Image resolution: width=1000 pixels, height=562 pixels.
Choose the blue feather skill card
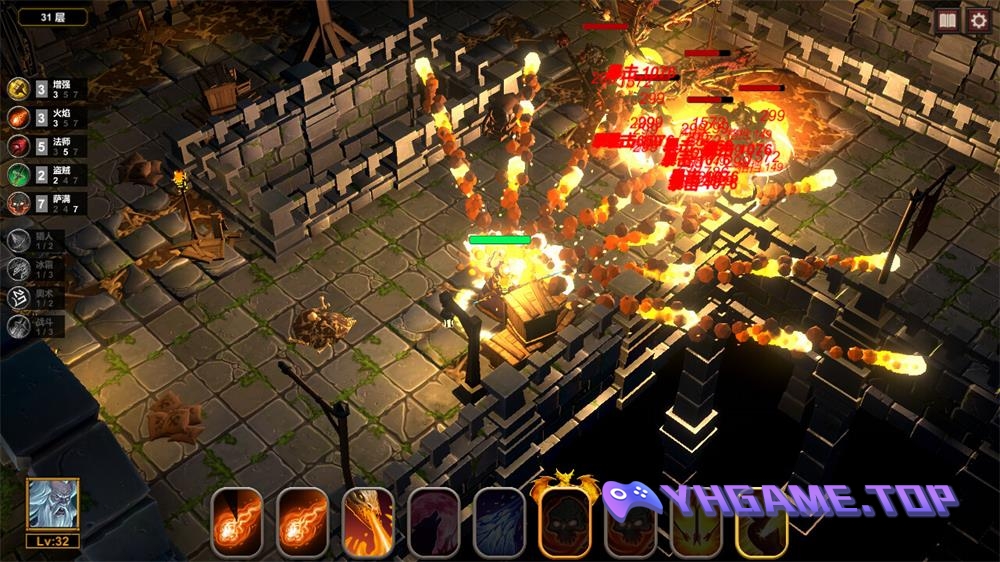[x=499, y=521]
